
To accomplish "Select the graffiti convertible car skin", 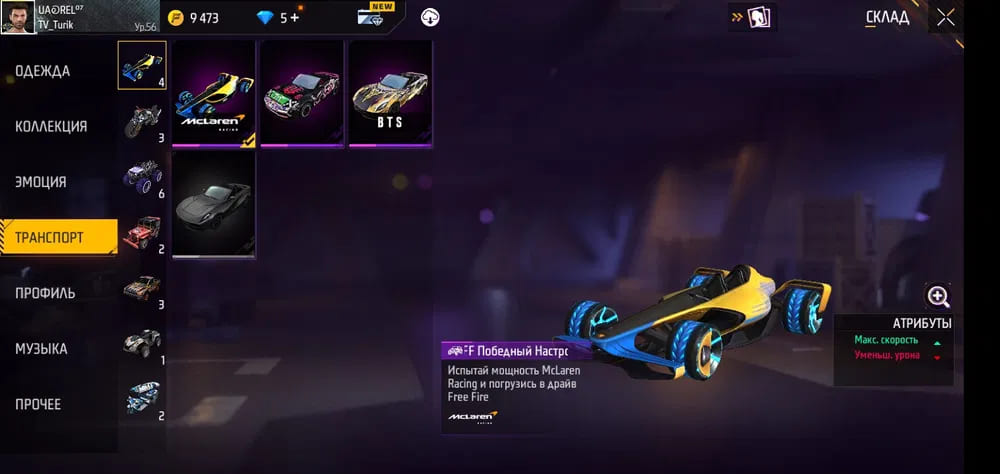I will click(302, 94).
